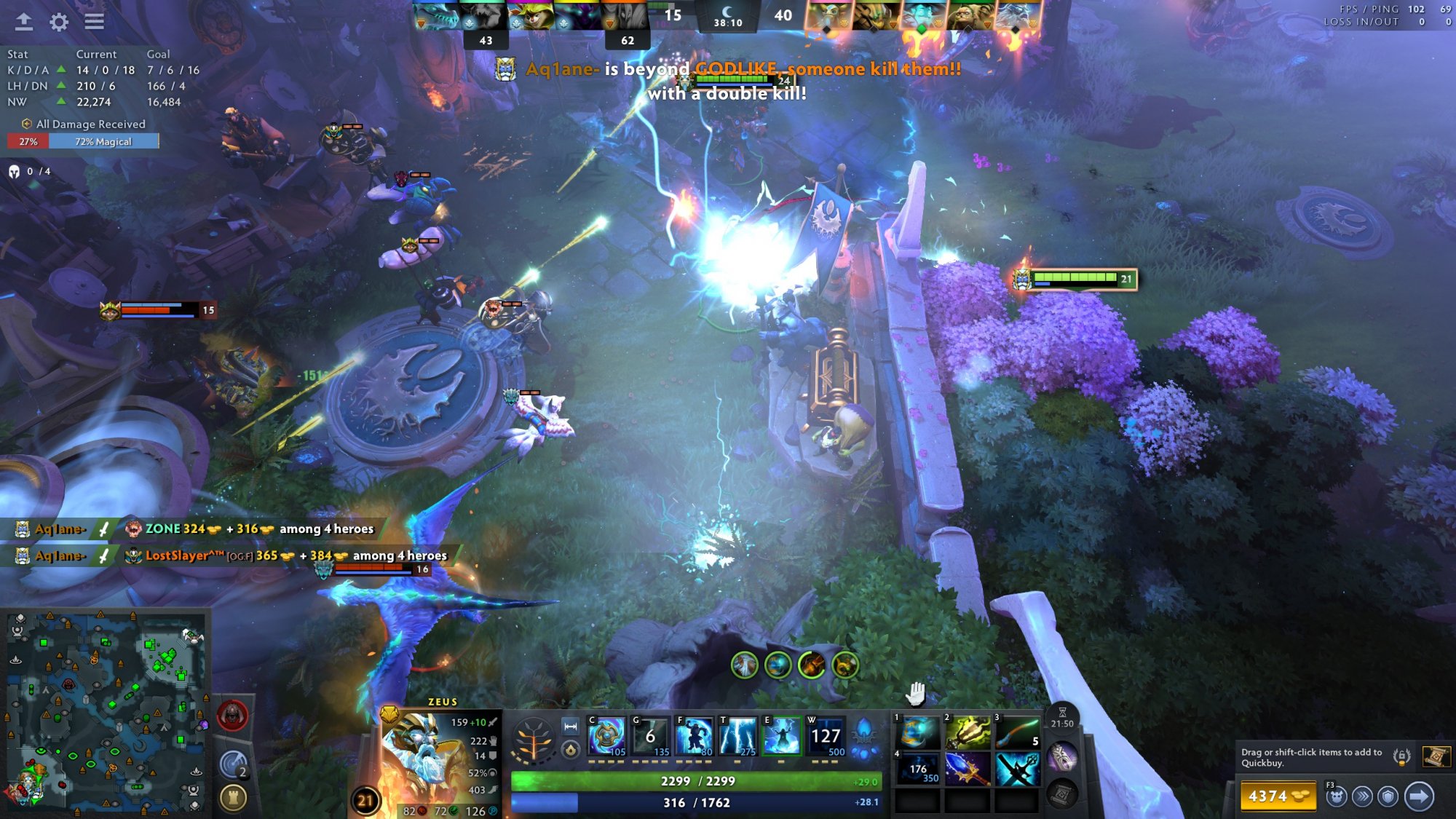
Task: Click the courier deliver arrow button
Action: pos(1419,796)
